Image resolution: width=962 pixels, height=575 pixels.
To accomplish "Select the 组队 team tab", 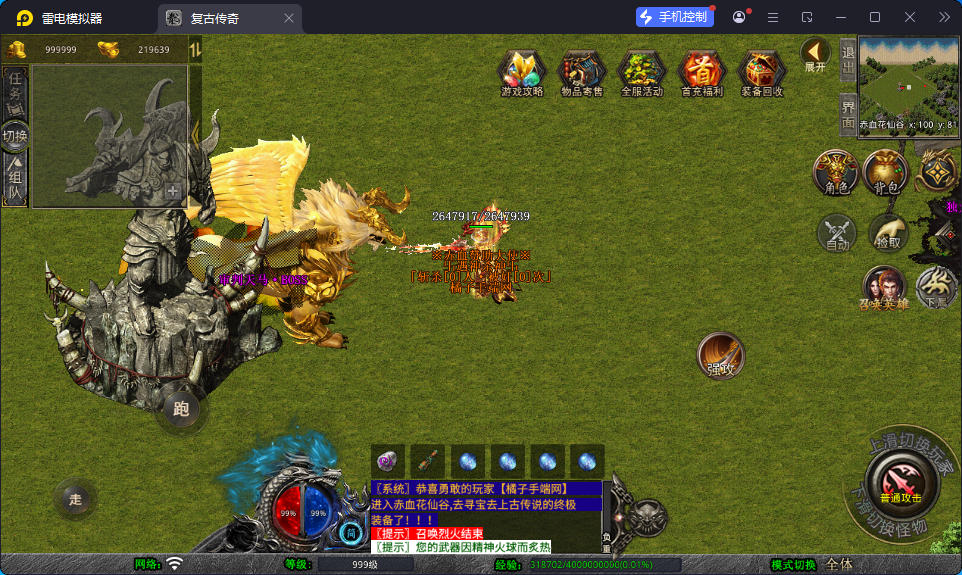I will 15,180.
